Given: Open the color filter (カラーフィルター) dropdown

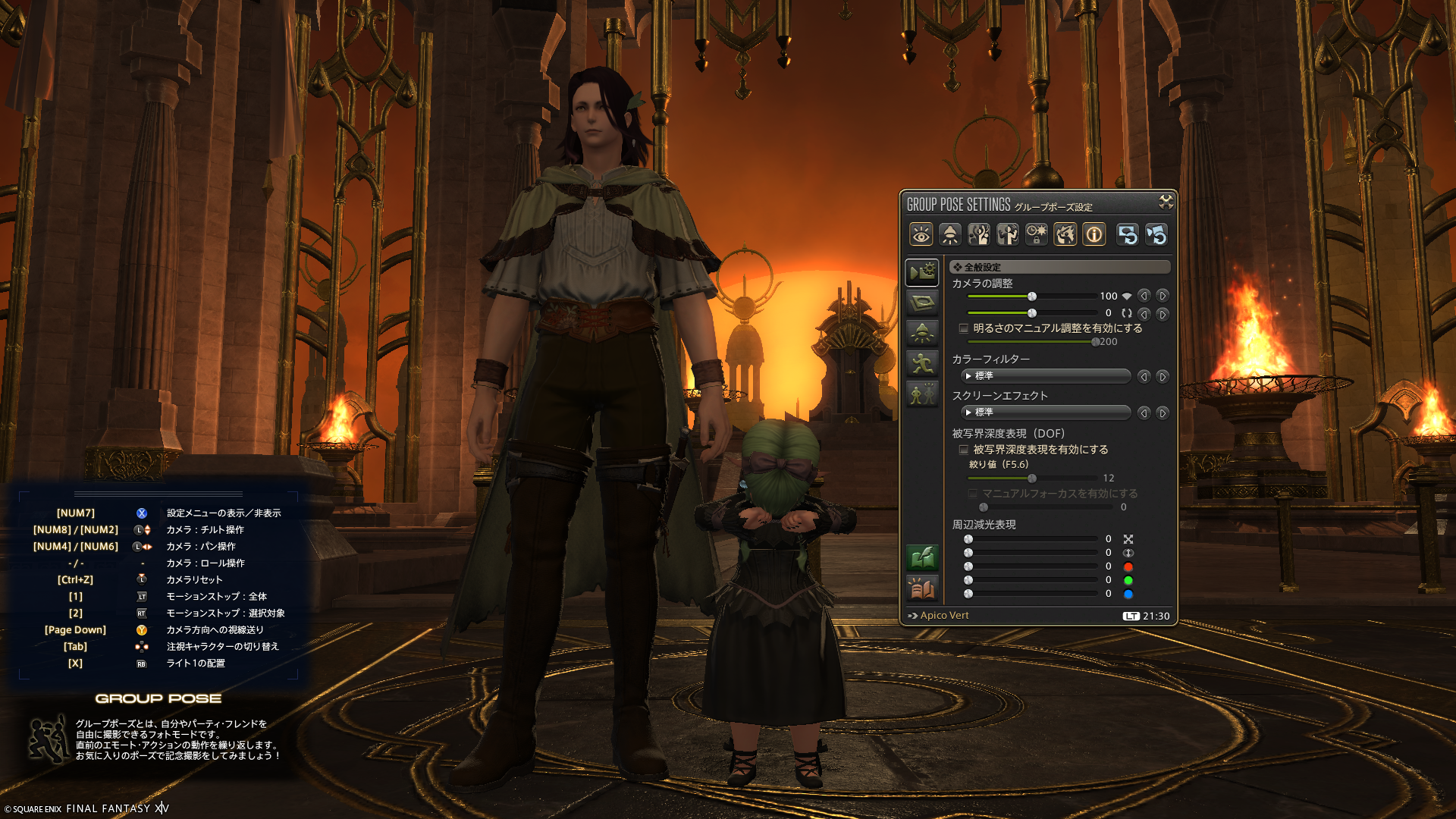Looking at the screenshot, I should pyautogui.click(x=1045, y=376).
